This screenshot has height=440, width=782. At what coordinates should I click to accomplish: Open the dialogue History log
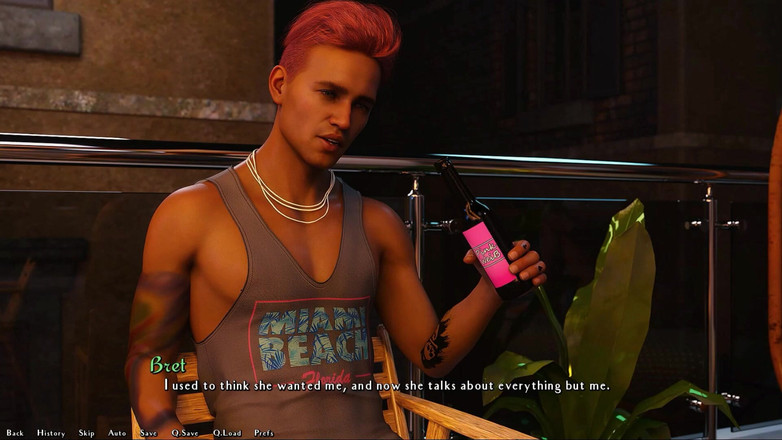coord(51,433)
